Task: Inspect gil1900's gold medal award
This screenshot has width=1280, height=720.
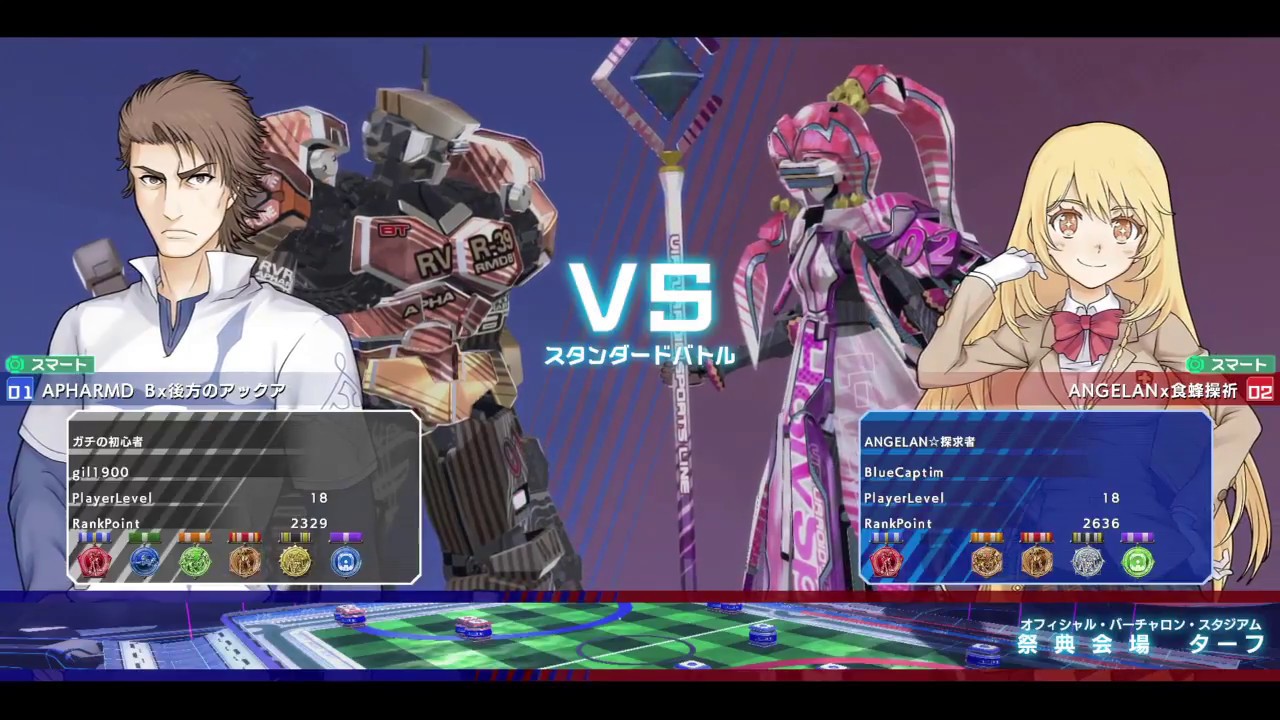Action: tap(295, 561)
